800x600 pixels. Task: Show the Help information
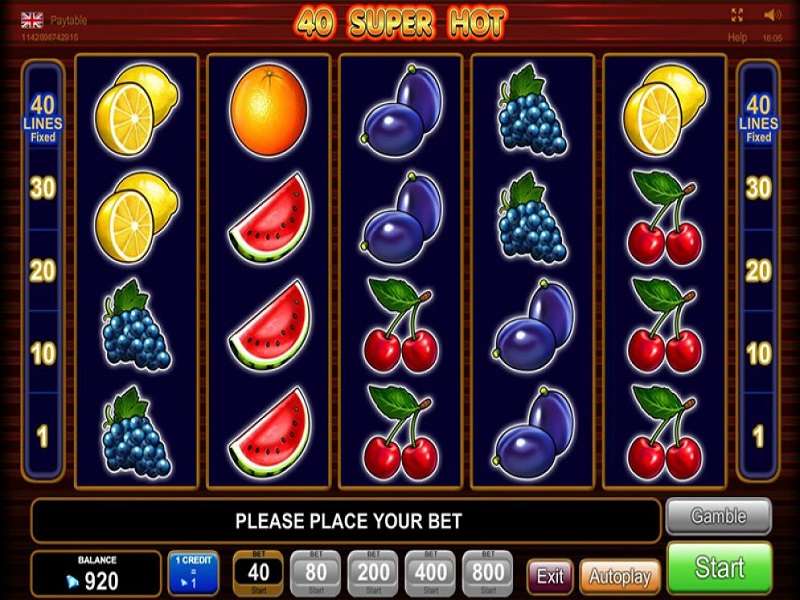pos(737,37)
